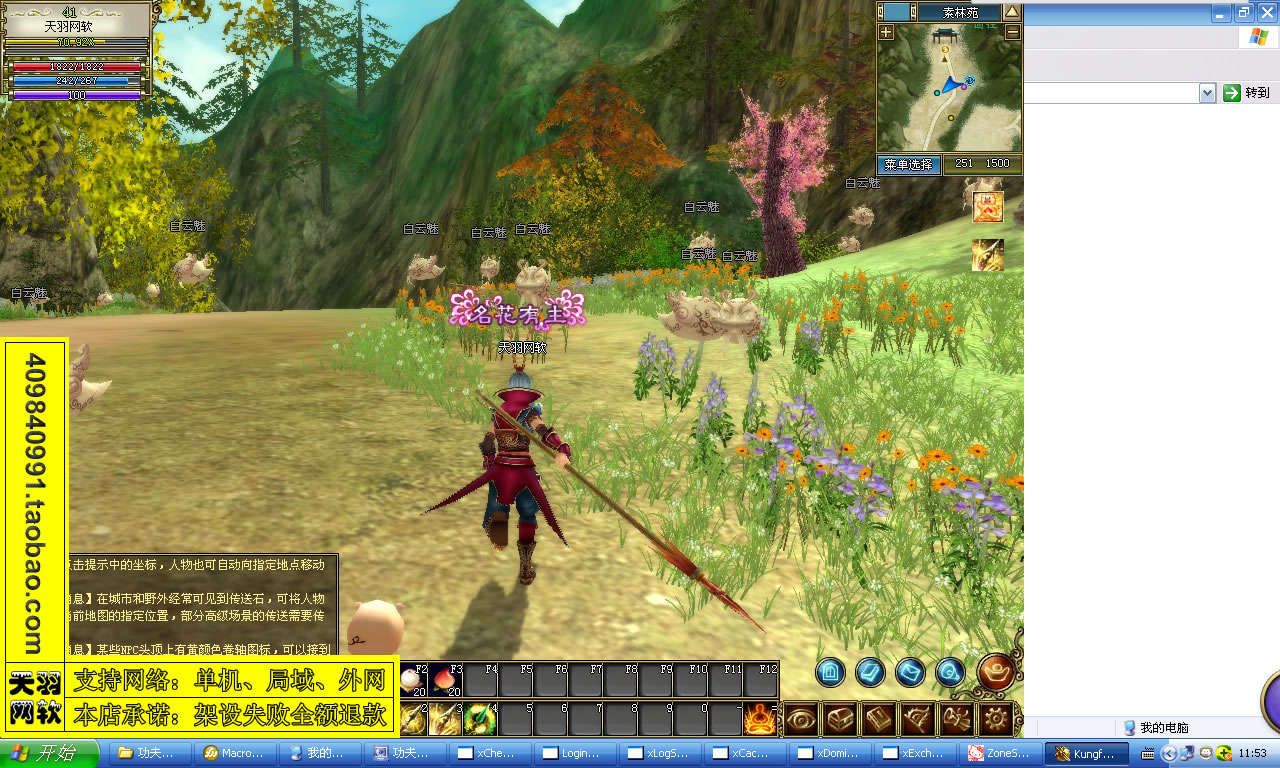Viewport: 1280px width, 768px height.
Task: Click the golden spear buff icon
Action: 988,255
